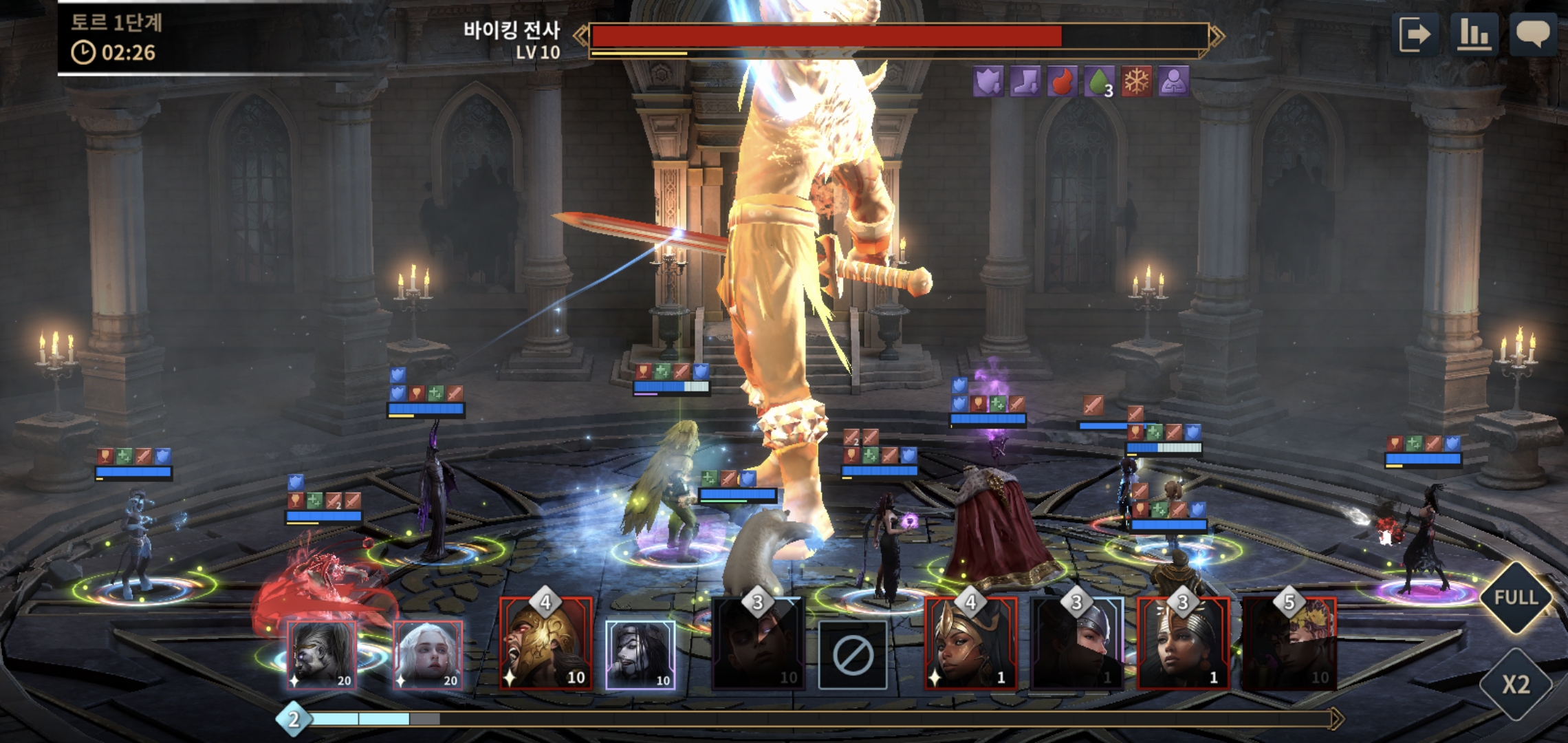Toggle the FULL auto-battle button

pos(1516,597)
